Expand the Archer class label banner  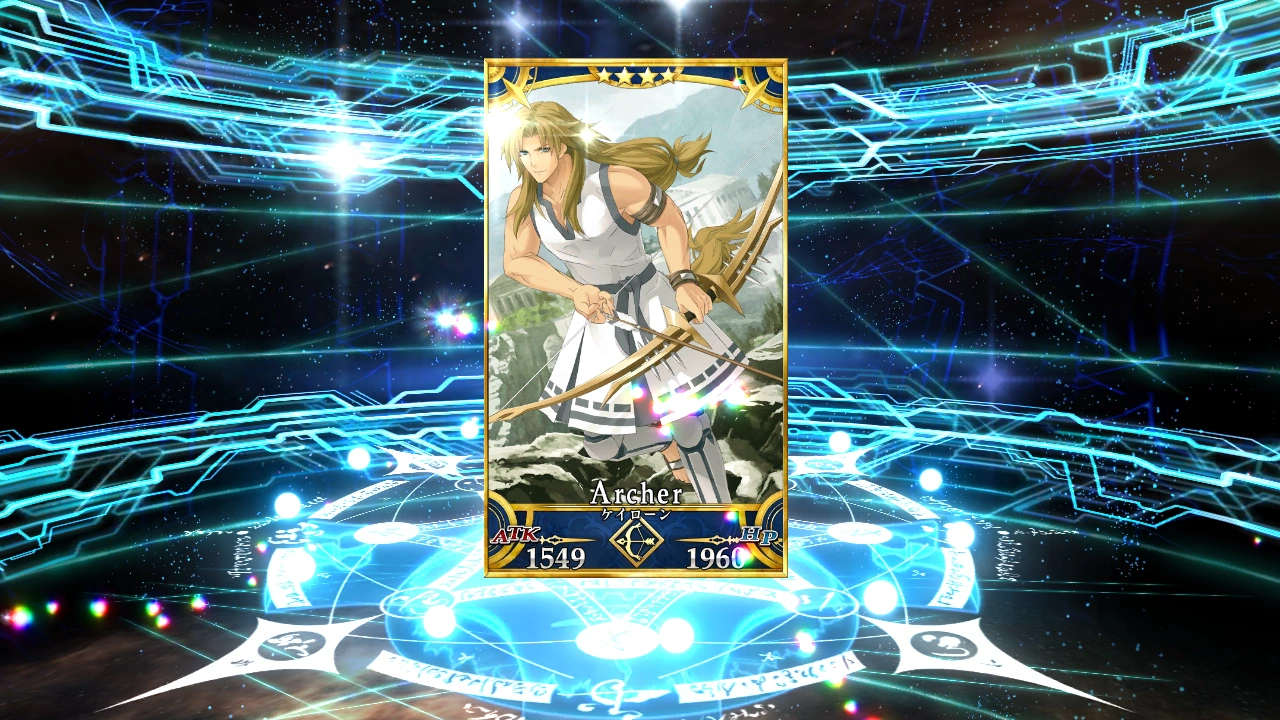[637, 493]
